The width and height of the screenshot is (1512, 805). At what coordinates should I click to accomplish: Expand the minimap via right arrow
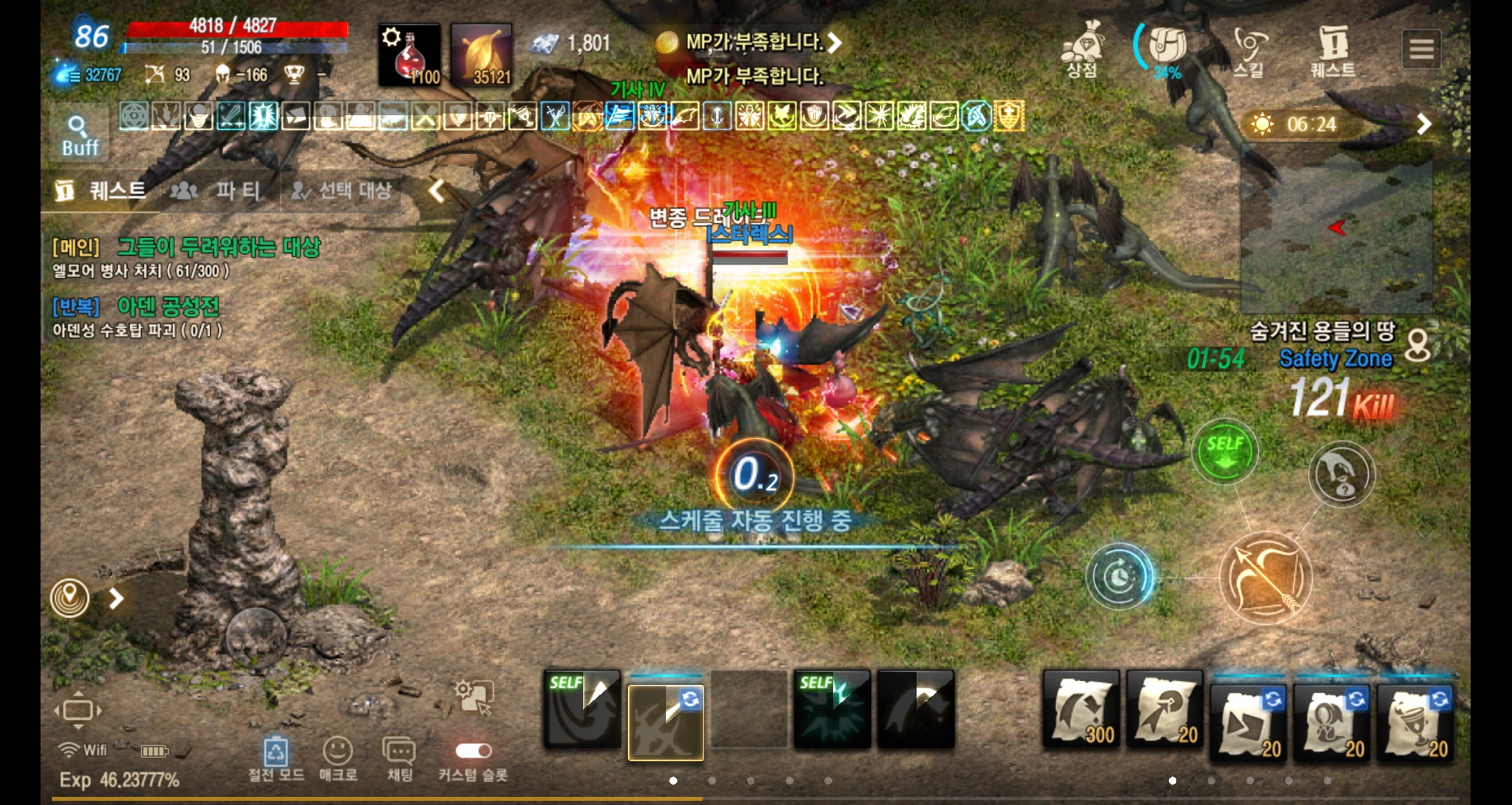click(x=1423, y=124)
